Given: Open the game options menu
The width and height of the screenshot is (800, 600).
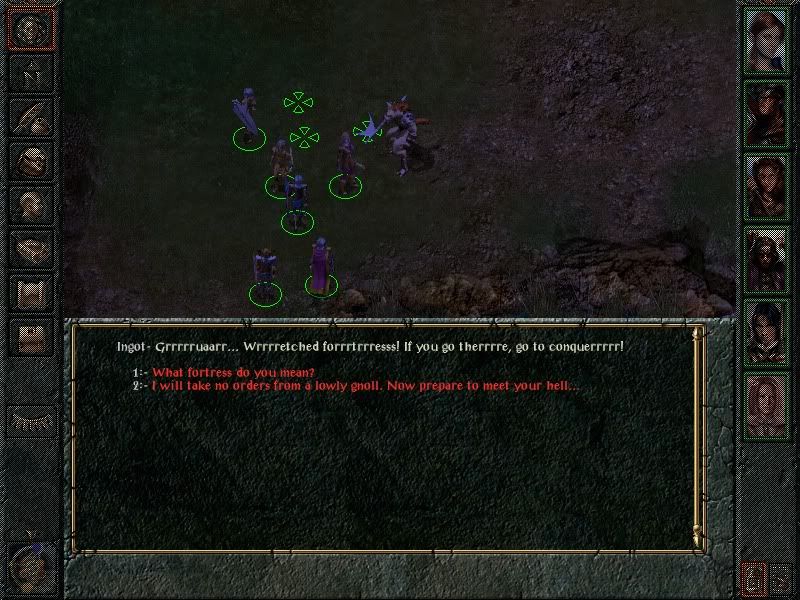Looking at the screenshot, I should coord(30,337).
